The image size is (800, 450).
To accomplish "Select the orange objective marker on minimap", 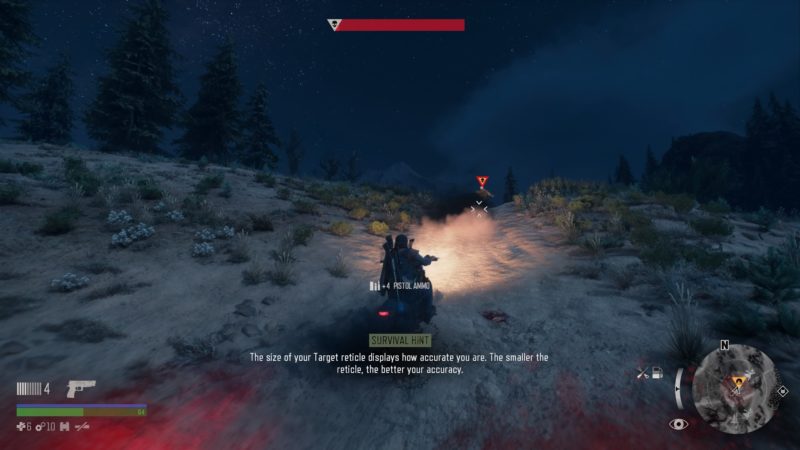I will click(x=740, y=381).
